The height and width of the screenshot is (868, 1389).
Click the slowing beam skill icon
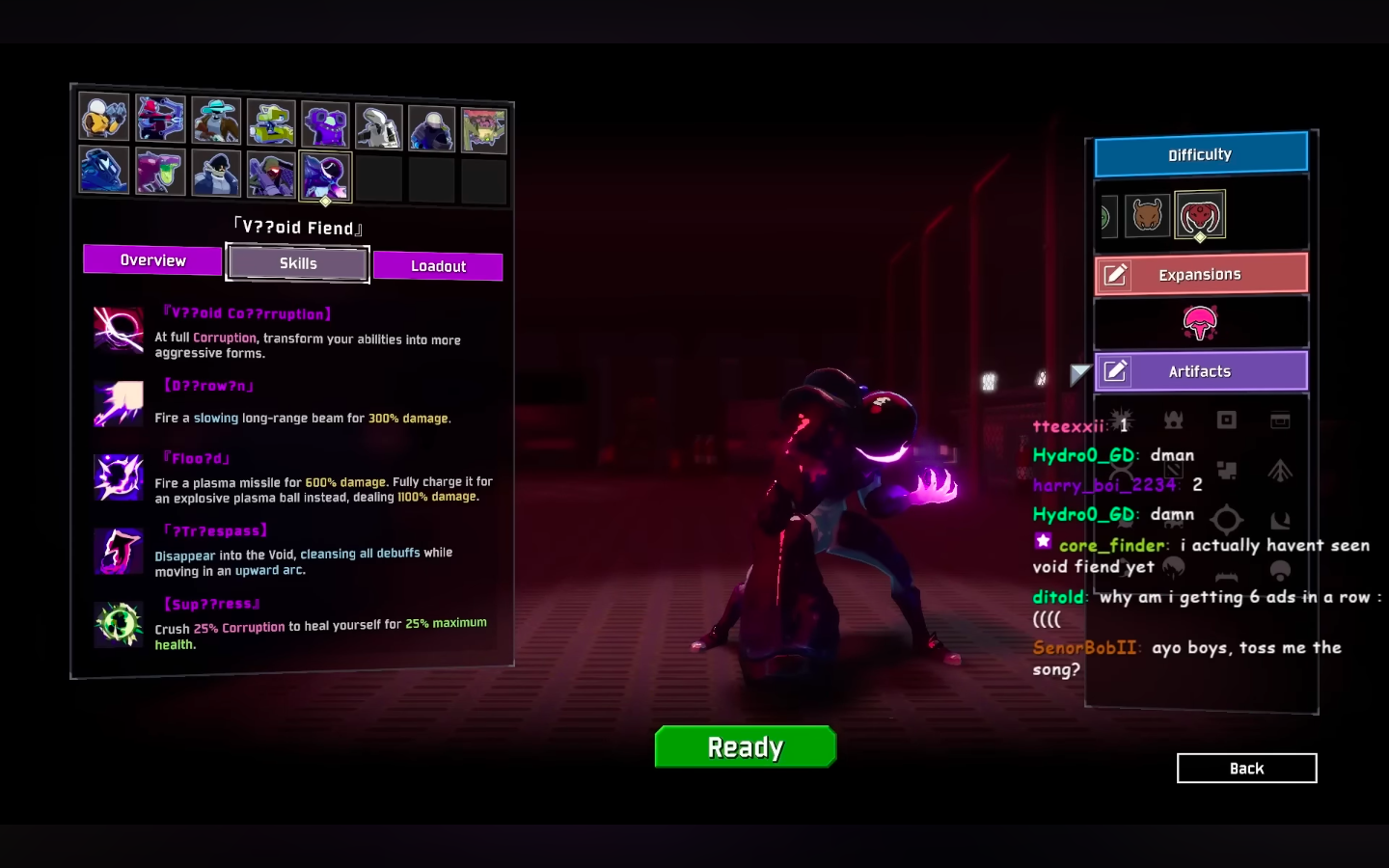coord(118,404)
